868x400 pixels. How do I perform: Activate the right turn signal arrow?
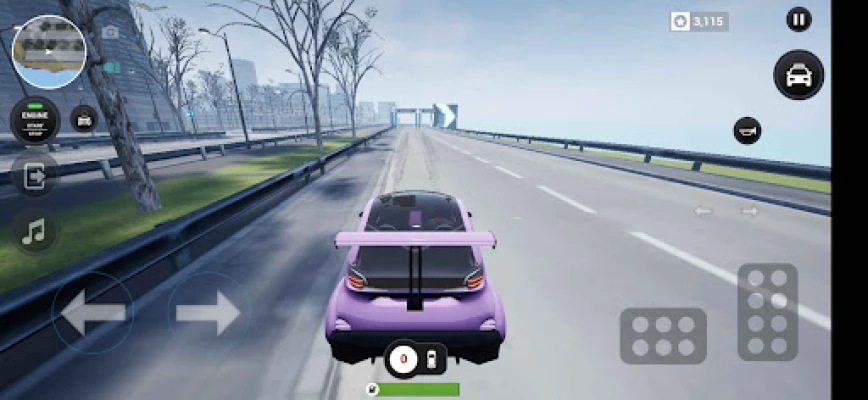point(749,211)
